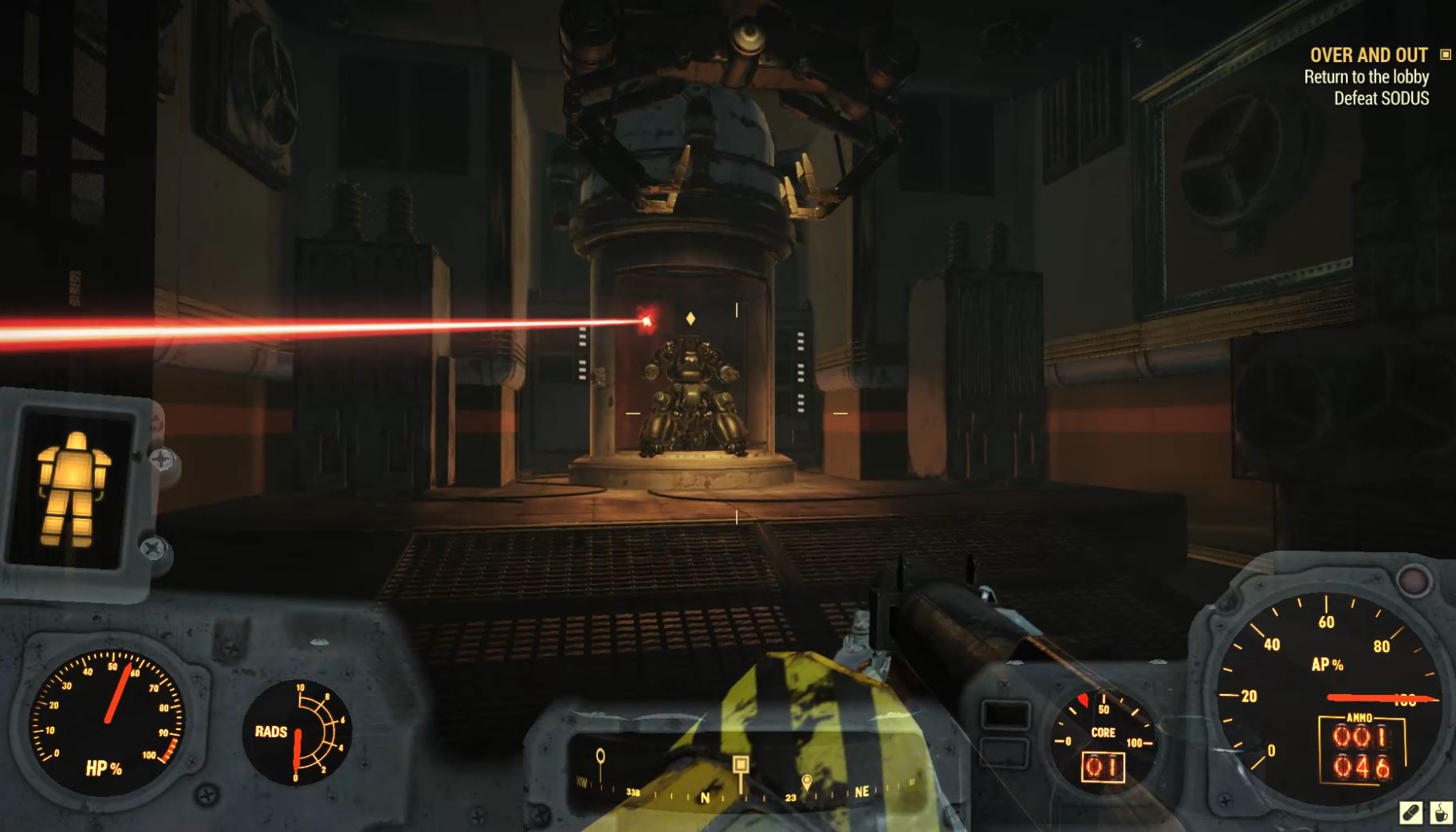
Task: Click the pill status effect icon
Action: click(x=1411, y=813)
